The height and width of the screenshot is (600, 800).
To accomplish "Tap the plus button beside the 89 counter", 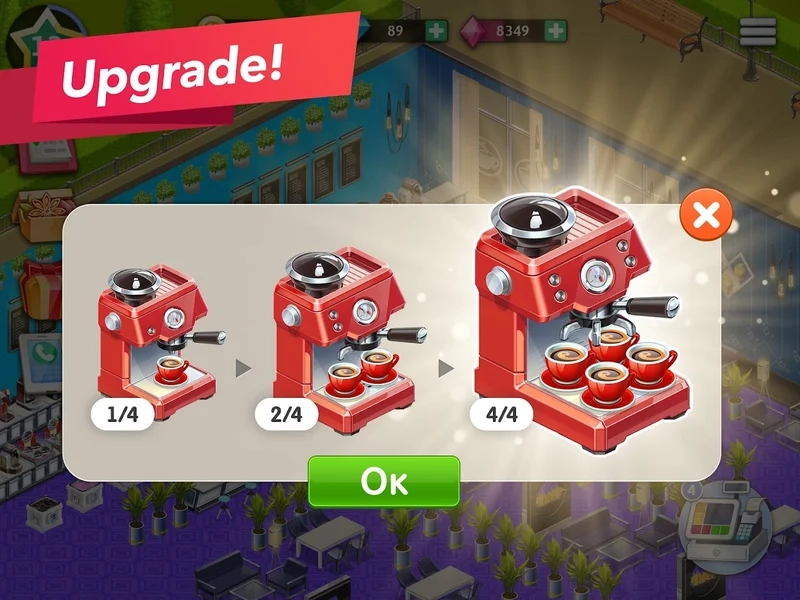I will pos(436,30).
